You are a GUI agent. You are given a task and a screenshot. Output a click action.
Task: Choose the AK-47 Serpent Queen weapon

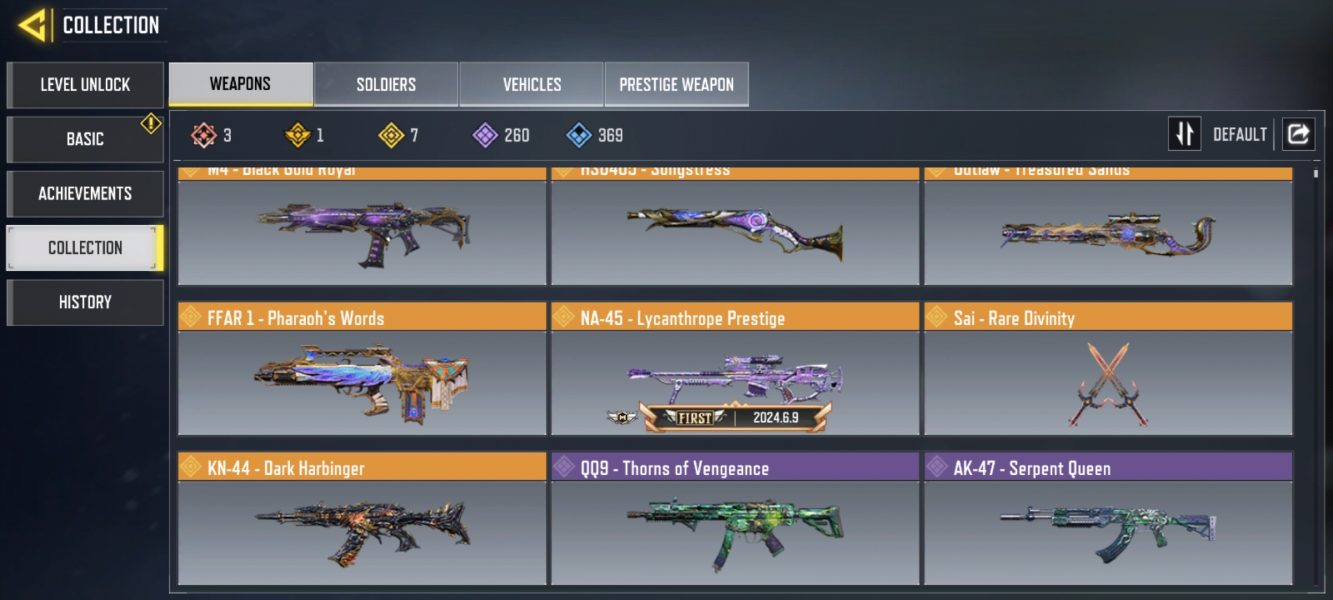[x=1108, y=522]
